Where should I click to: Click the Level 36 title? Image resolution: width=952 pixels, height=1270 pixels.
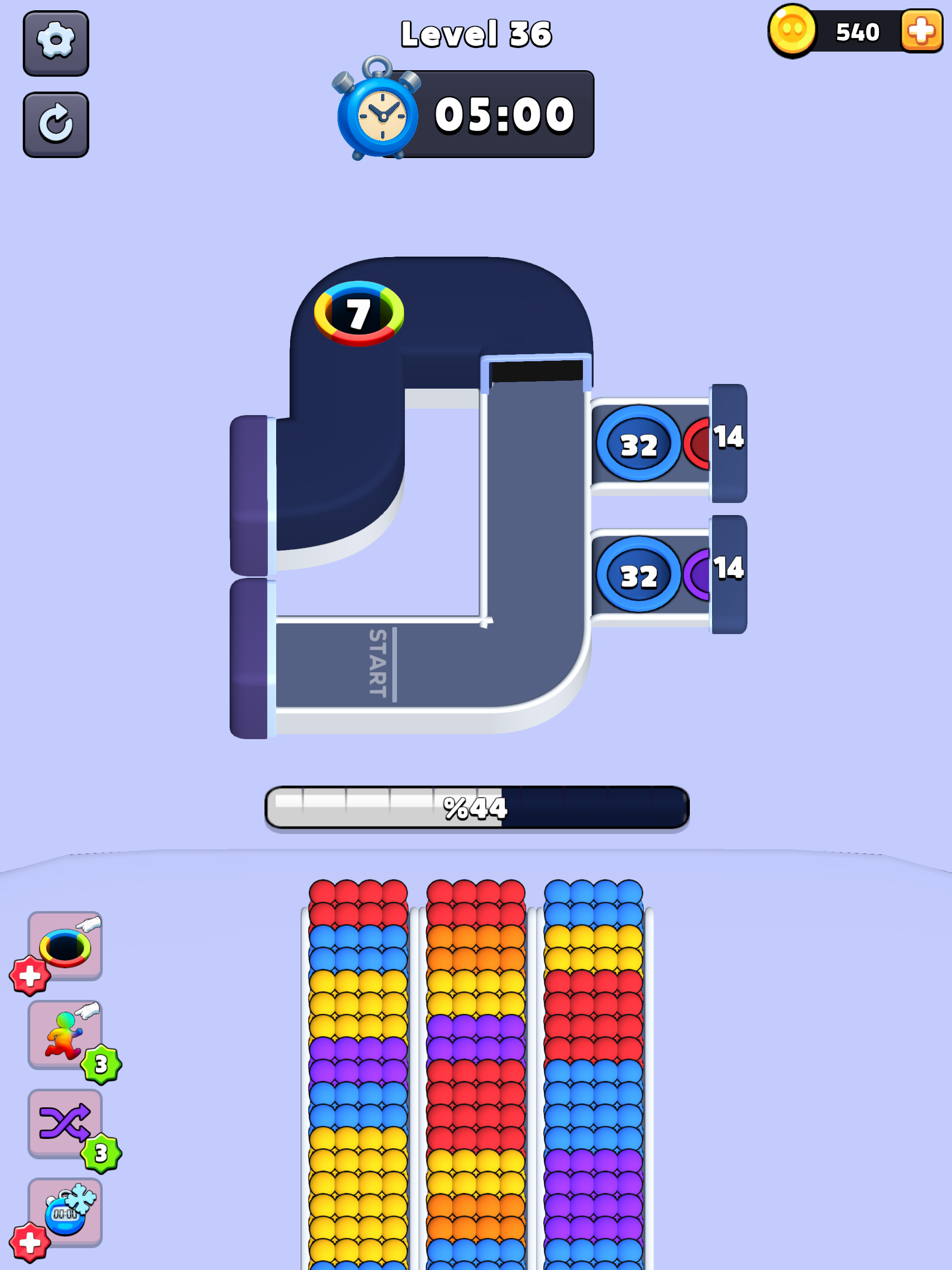(476, 33)
